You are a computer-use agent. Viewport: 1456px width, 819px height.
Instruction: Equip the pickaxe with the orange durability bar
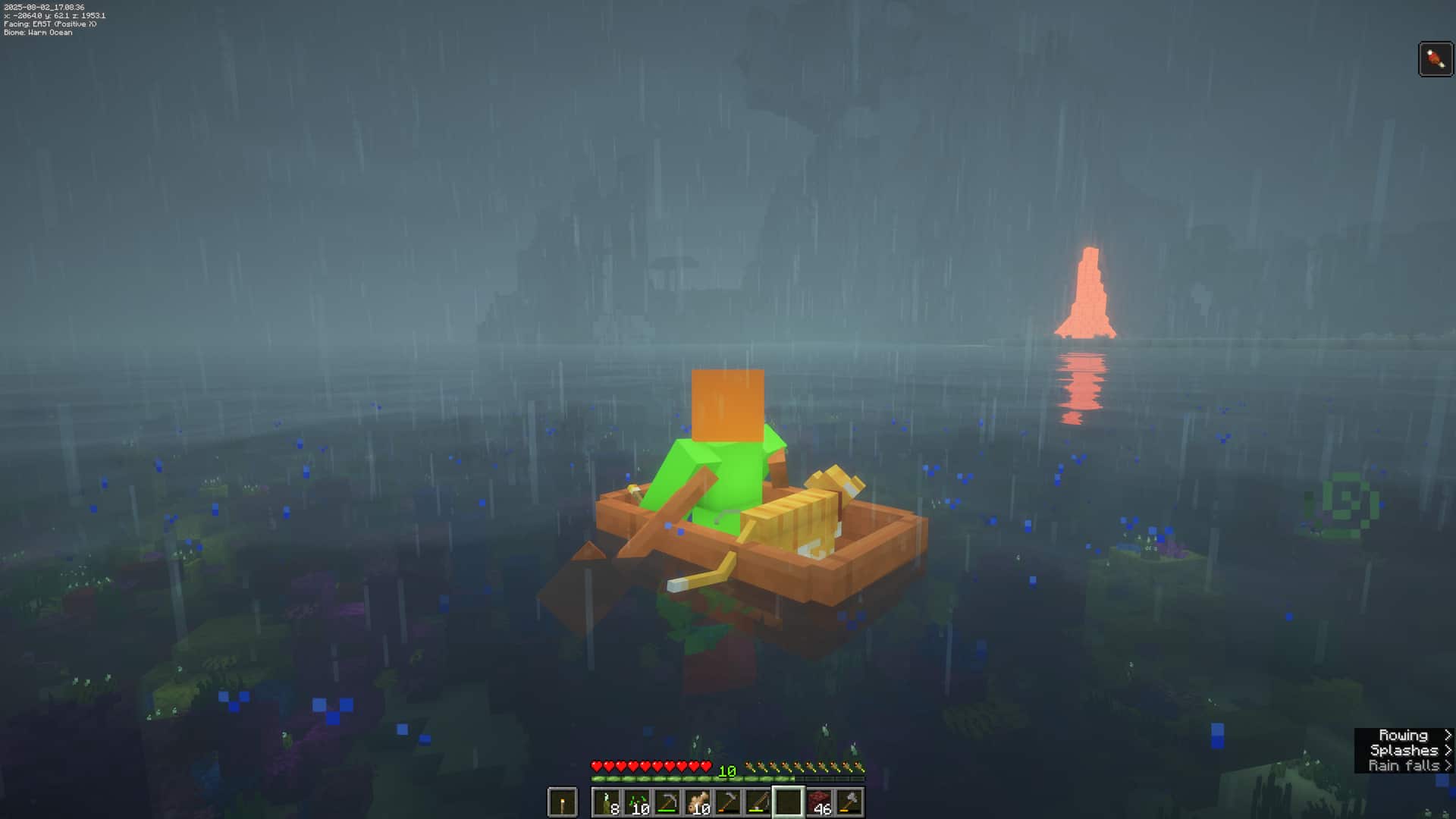coord(727,802)
